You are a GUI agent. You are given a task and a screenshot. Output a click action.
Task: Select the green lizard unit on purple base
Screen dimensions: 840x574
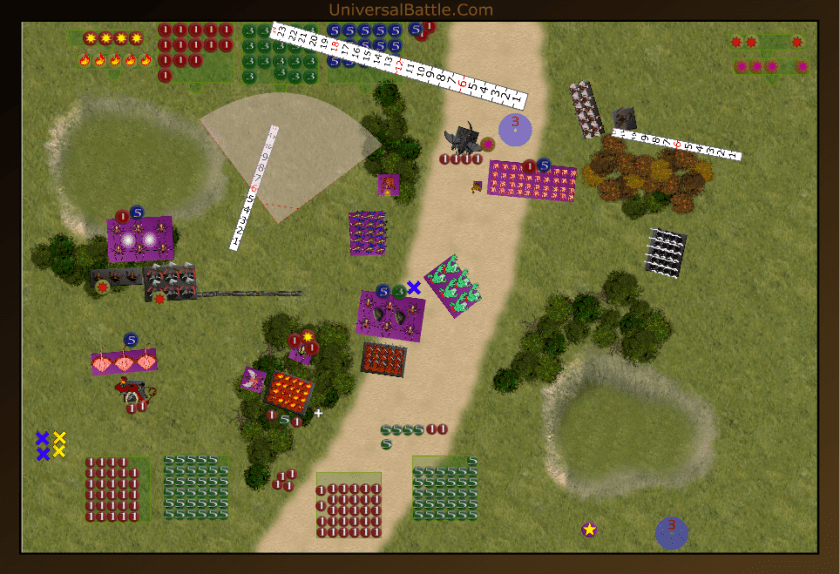point(453,286)
